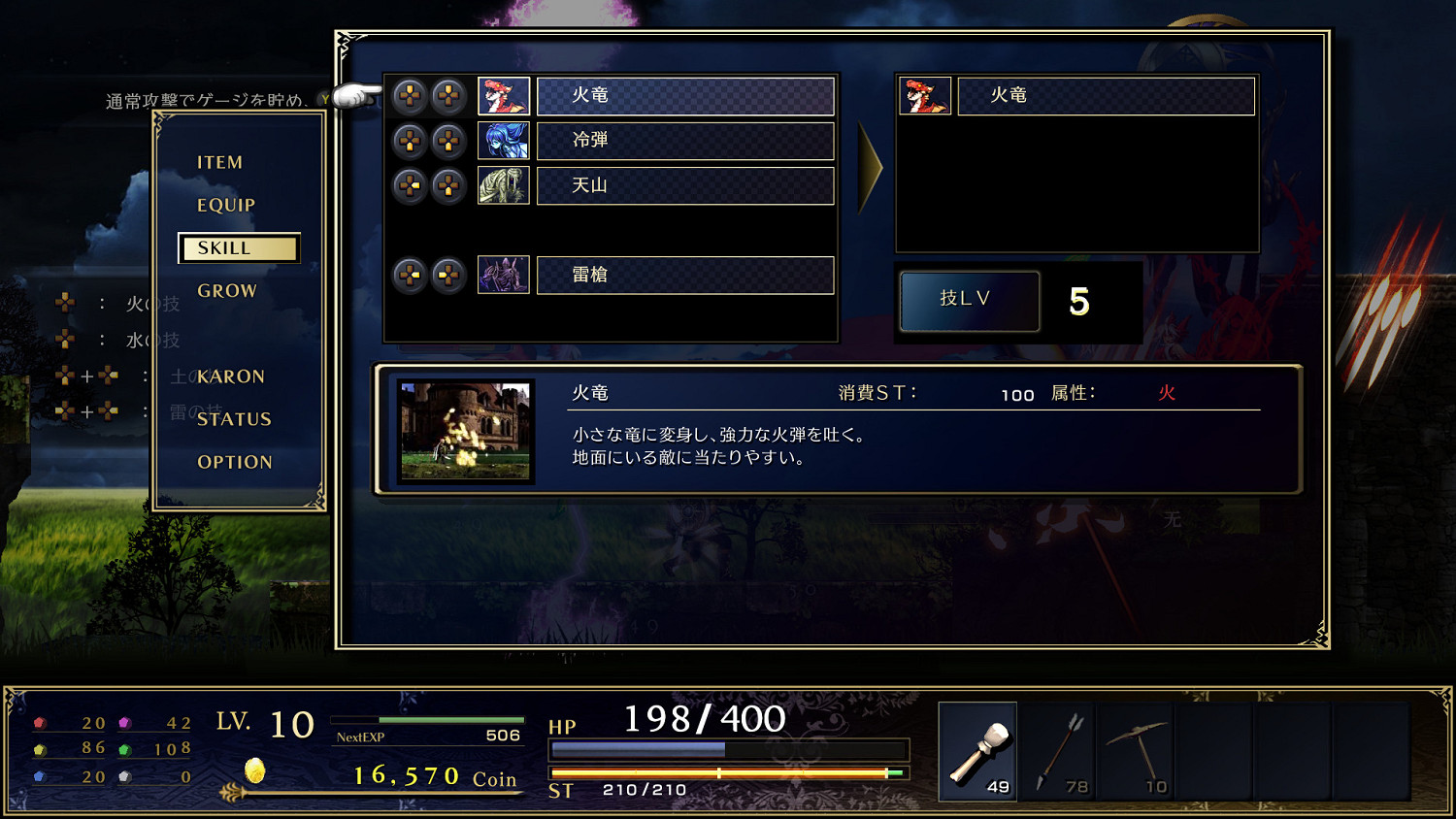Click the armored knight icon beside 雷槍
1456x819 pixels.
click(x=501, y=275)
